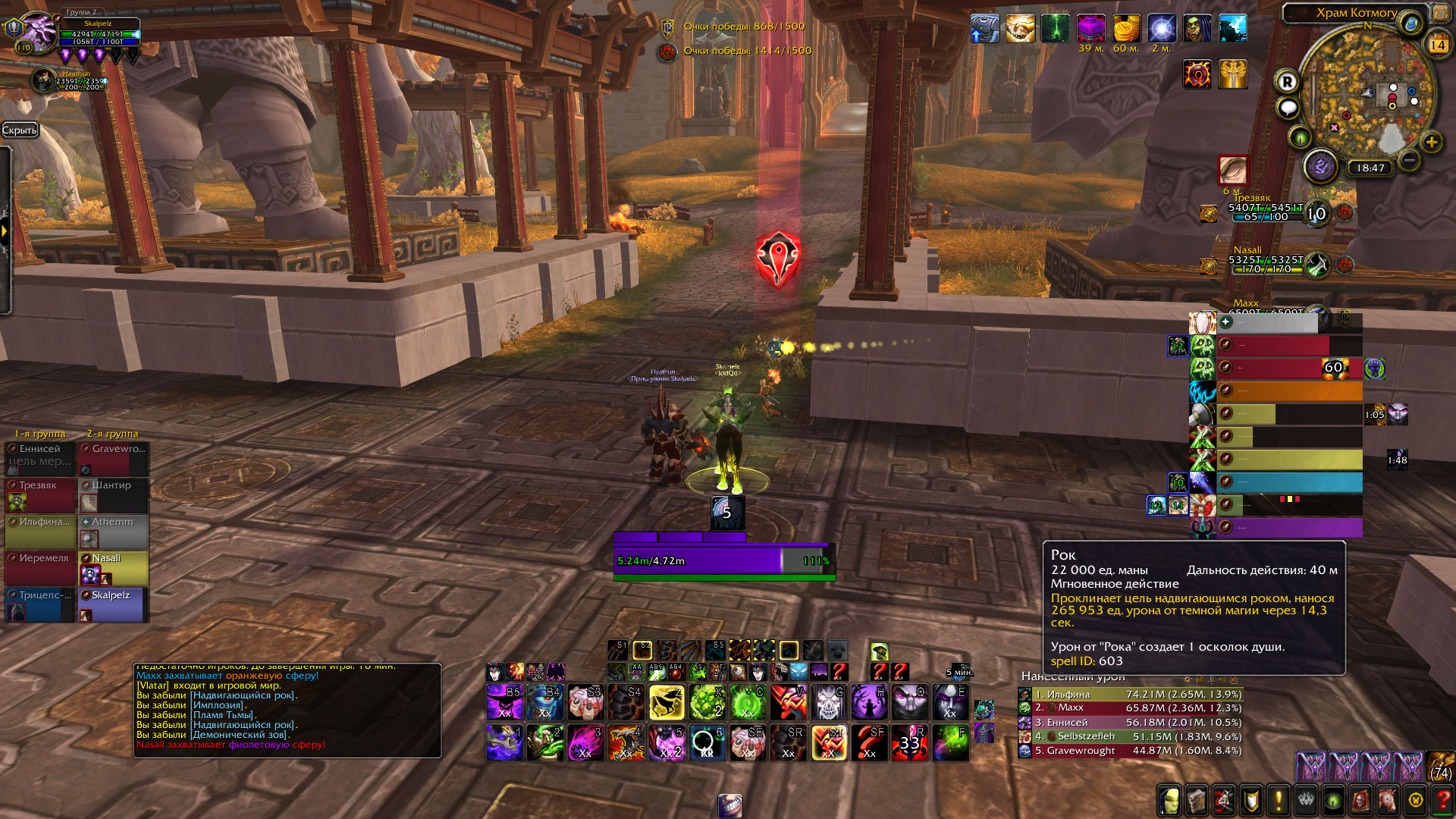Select the Шантир raid frame
This screenshot has width=1456, height=819.
pyautogui.click(x=114, y=495)
